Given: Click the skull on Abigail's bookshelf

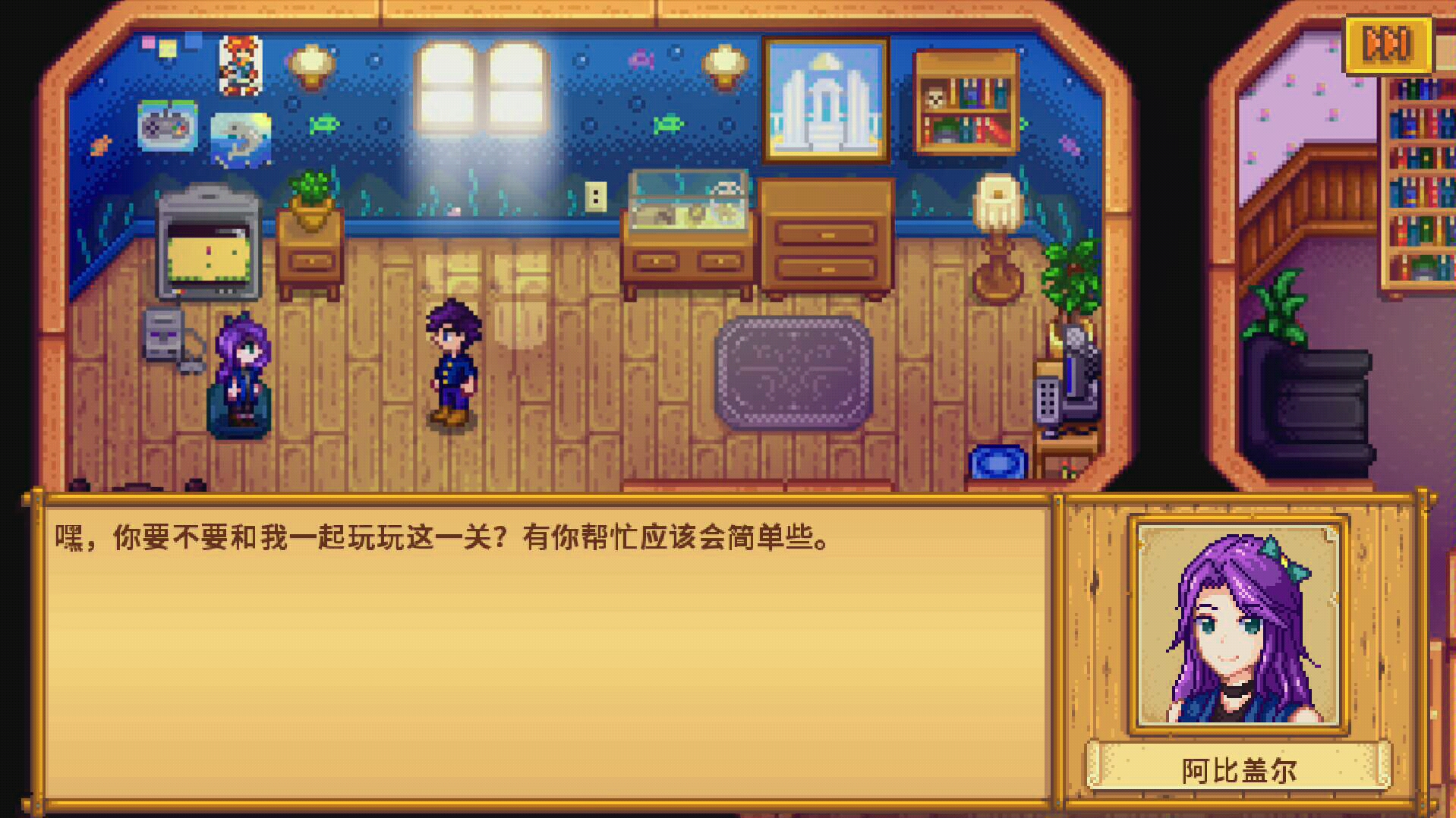Looking at the screenshot, I should click(x=934, y=96).
